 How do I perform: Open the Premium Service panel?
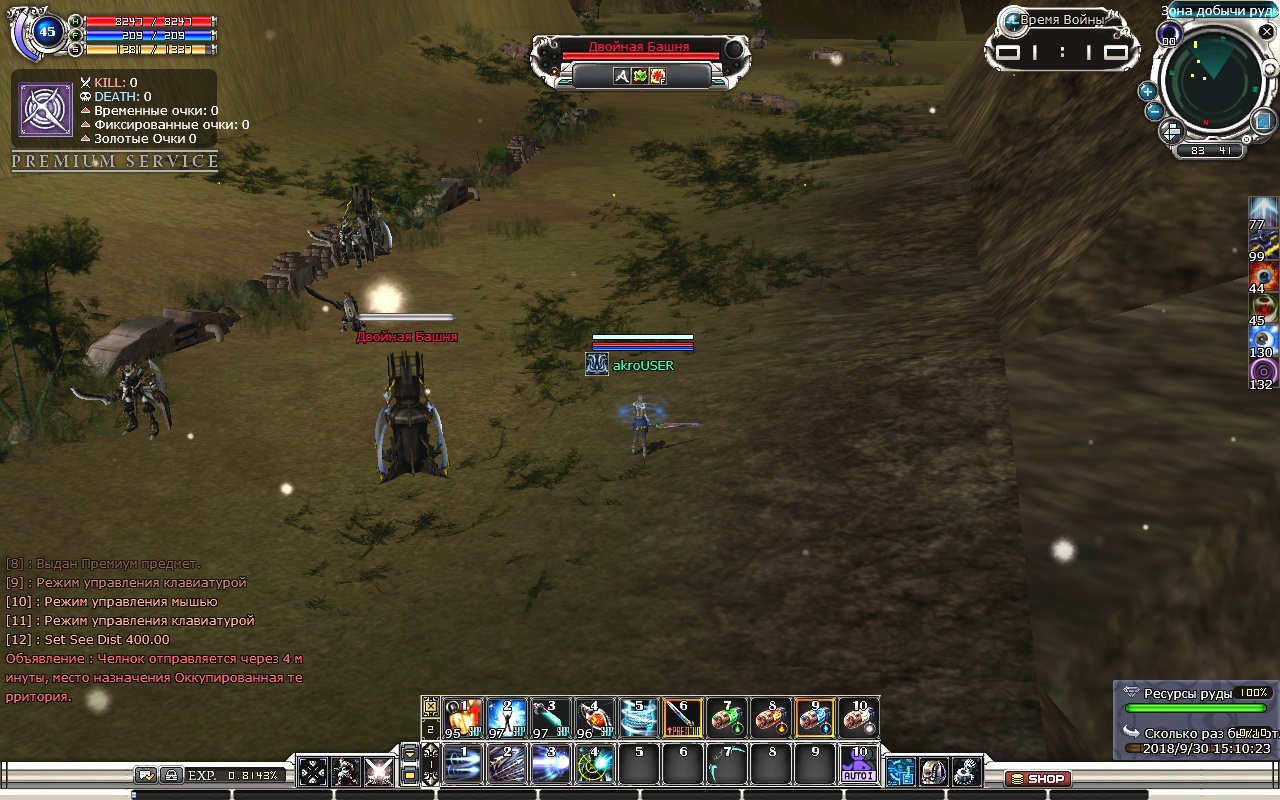click(x=115, y=161)
